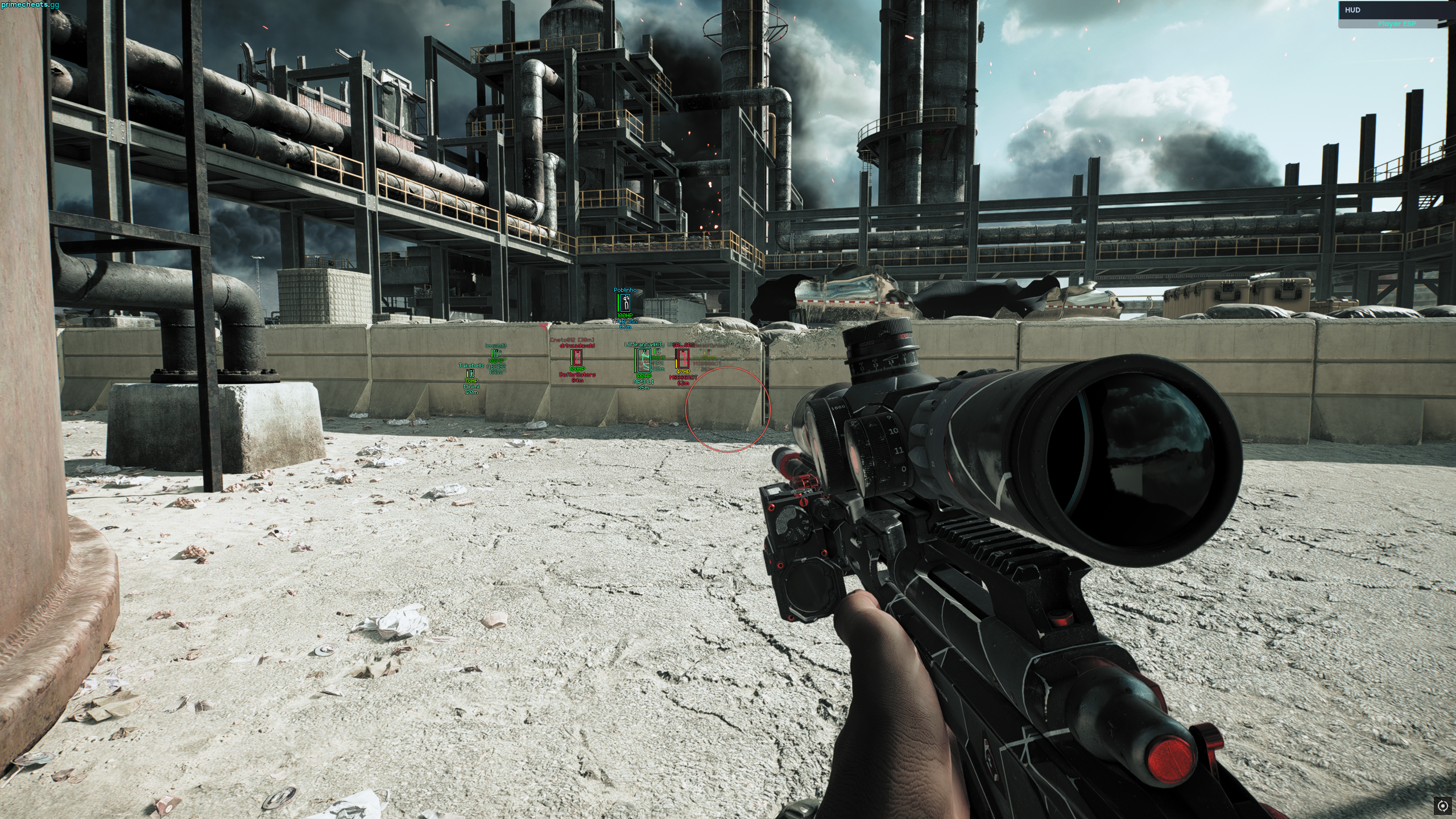Click the circular arrows icon
Screen dimensions: 1456x819
point(1443,805)
